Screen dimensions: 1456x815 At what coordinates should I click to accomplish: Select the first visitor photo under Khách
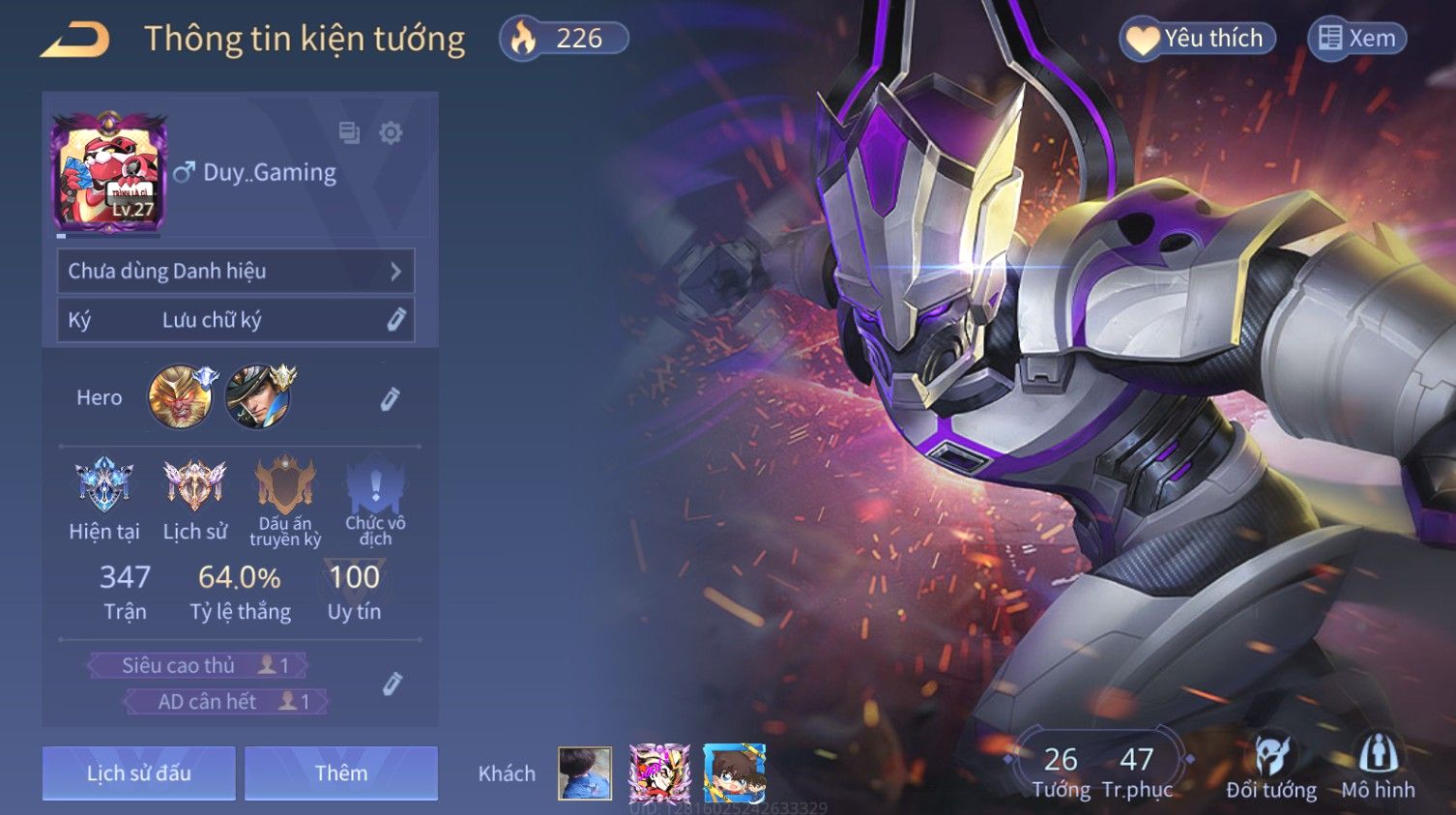tap(585, 773)
